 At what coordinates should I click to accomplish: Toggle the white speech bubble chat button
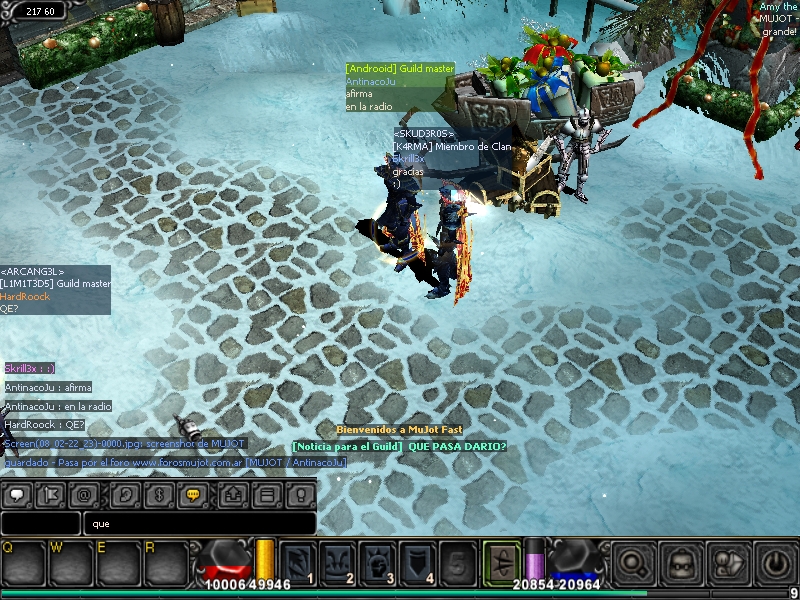point(19,494)
